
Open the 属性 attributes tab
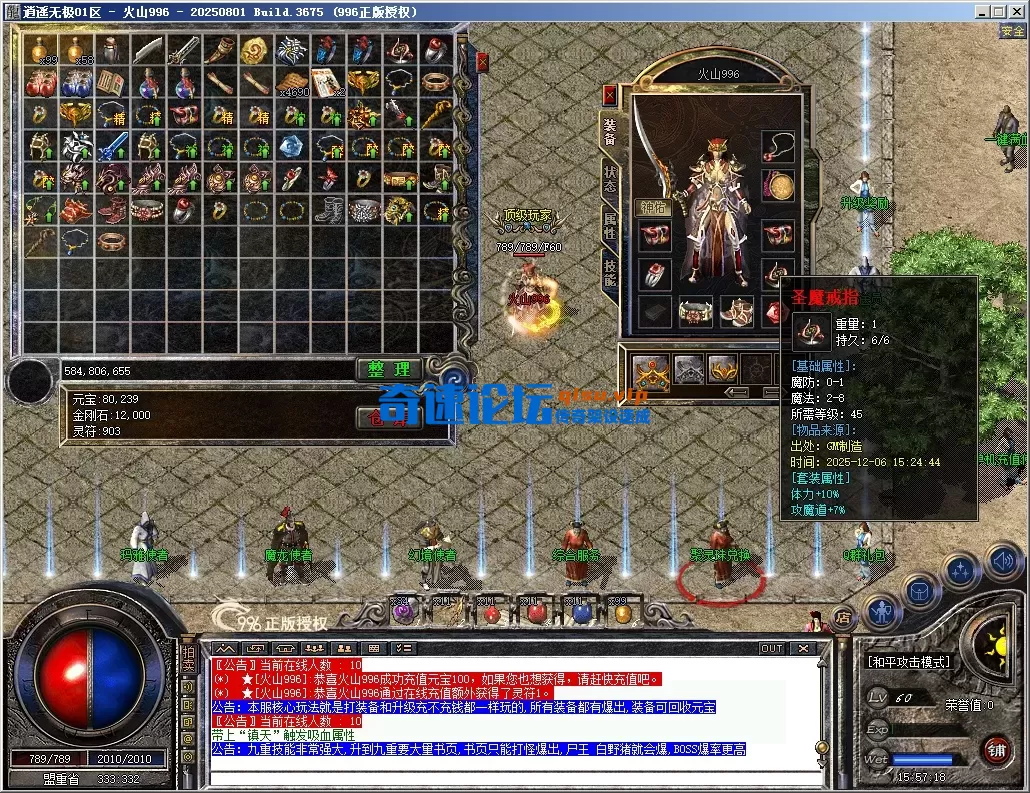point(609,225)
